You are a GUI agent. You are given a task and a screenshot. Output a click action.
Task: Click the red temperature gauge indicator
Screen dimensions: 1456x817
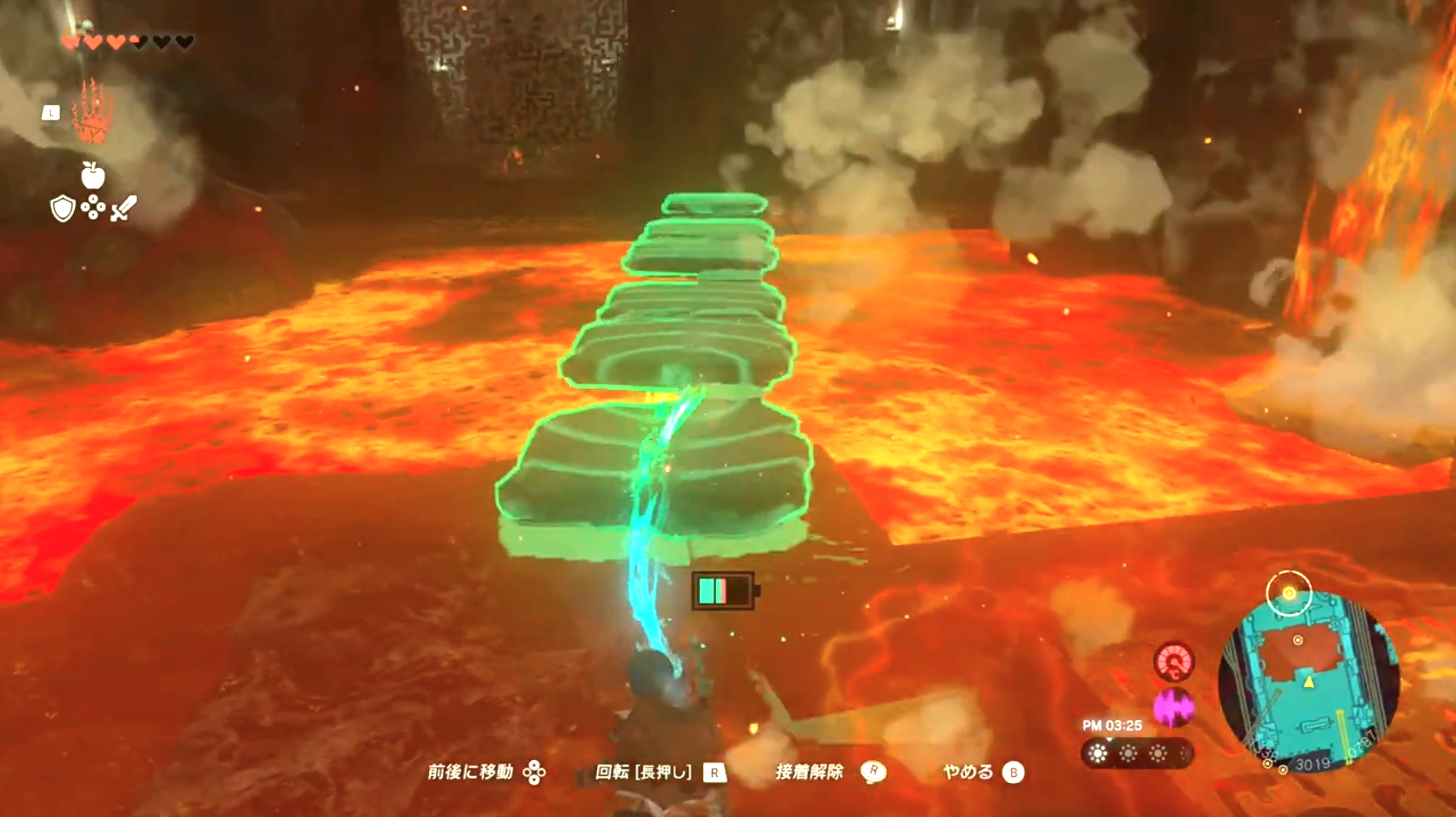[1174, 662]
